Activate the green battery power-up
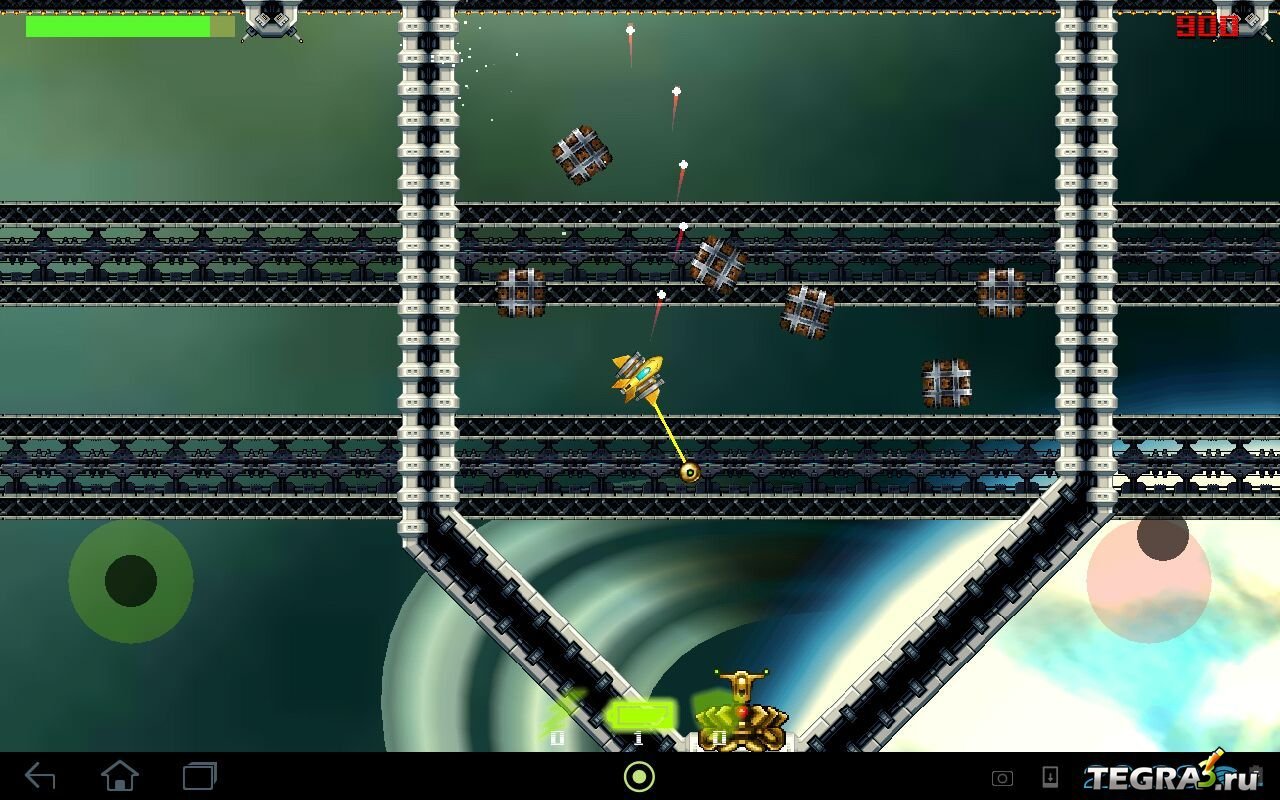1280x800 pixels. tap(639, 716)
